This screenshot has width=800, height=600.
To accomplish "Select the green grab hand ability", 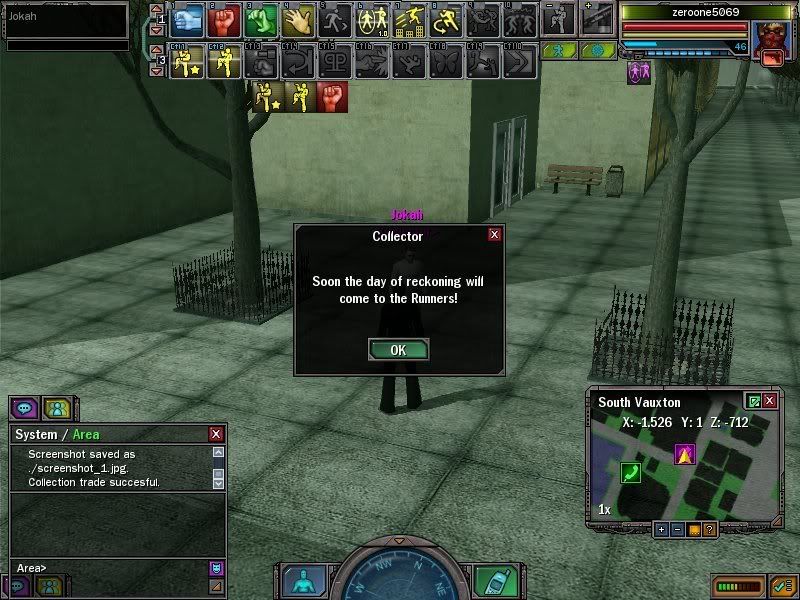I will [260, 19].
